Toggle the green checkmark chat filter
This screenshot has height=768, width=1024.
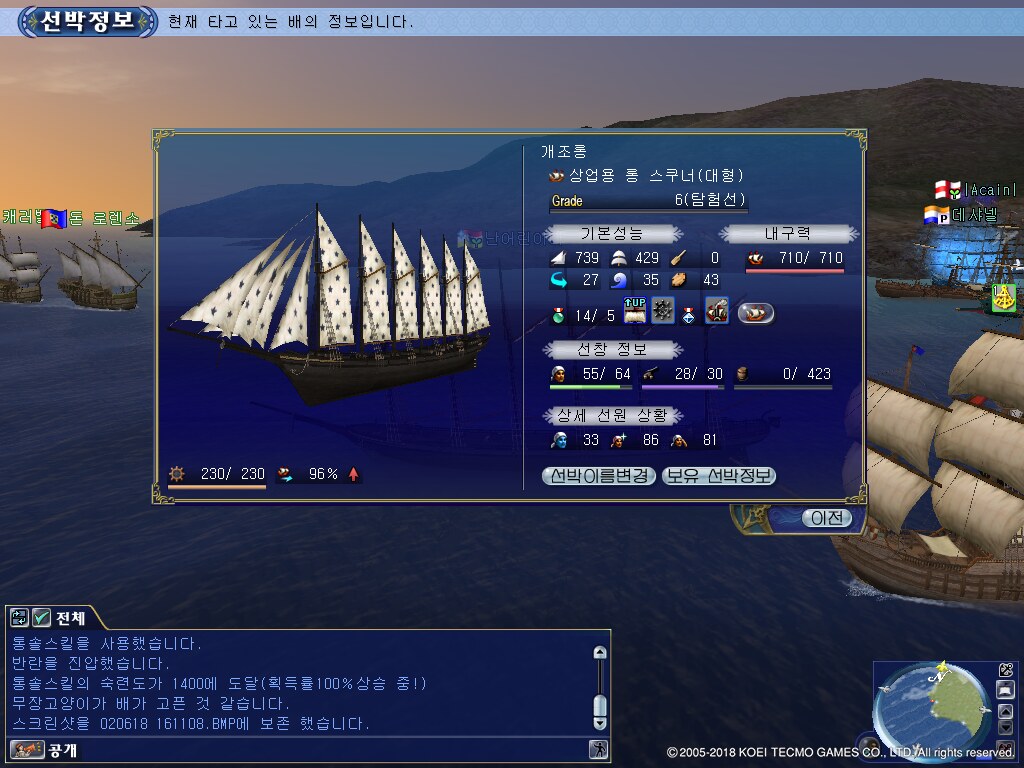[41, 618]
